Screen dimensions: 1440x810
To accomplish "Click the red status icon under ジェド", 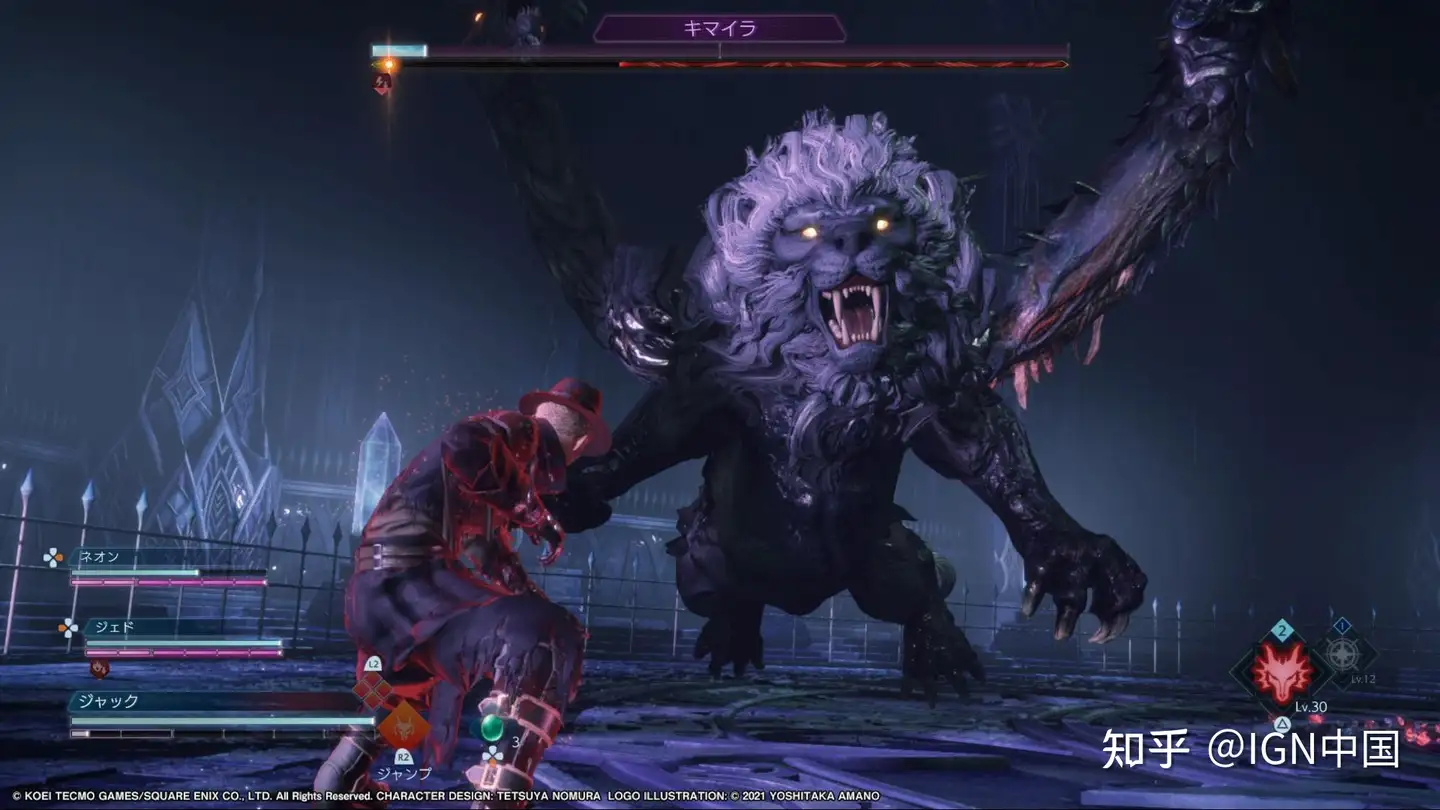I will tap(98, 667).
